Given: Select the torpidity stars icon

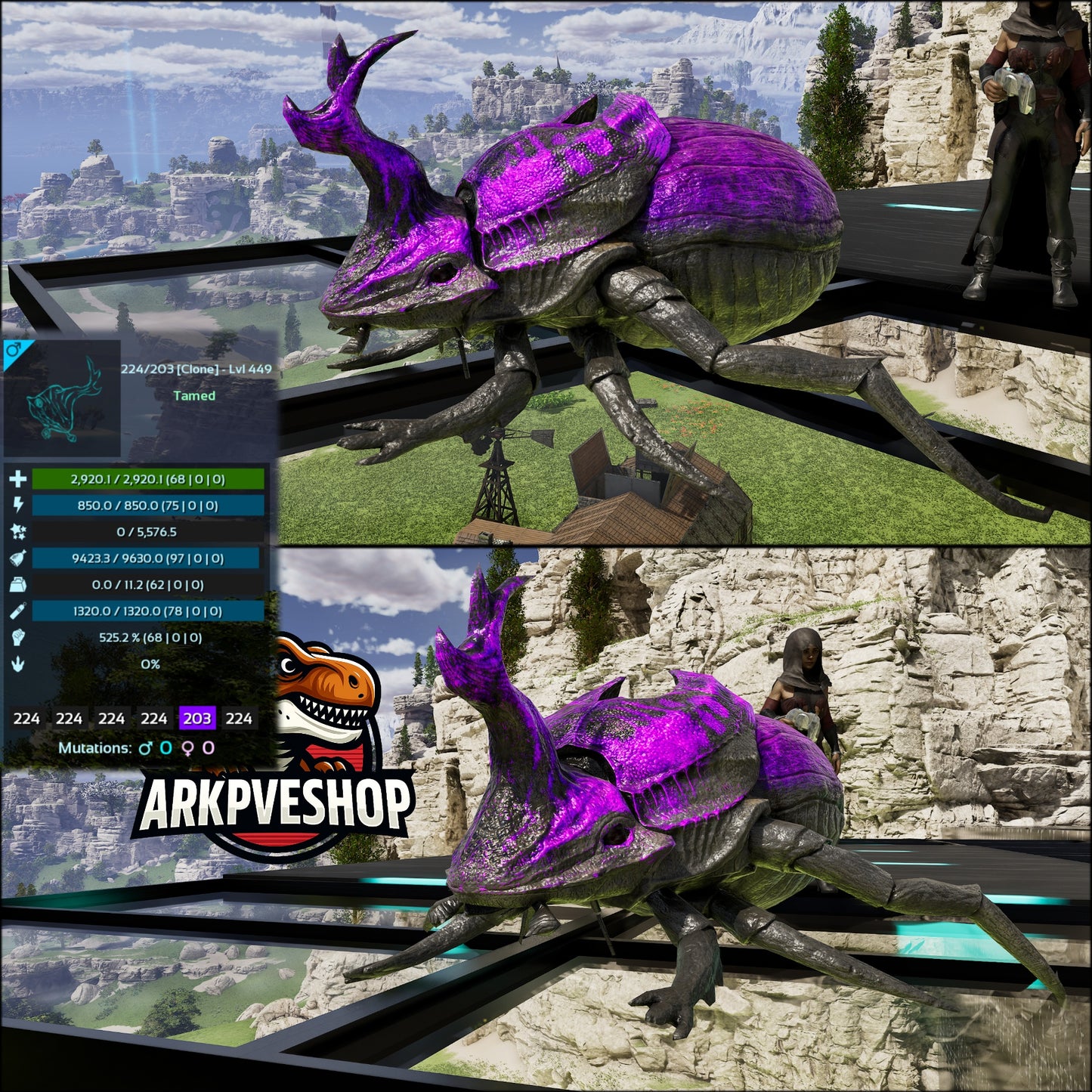Looking at the screenshot, I should click(x=19, y=532).
